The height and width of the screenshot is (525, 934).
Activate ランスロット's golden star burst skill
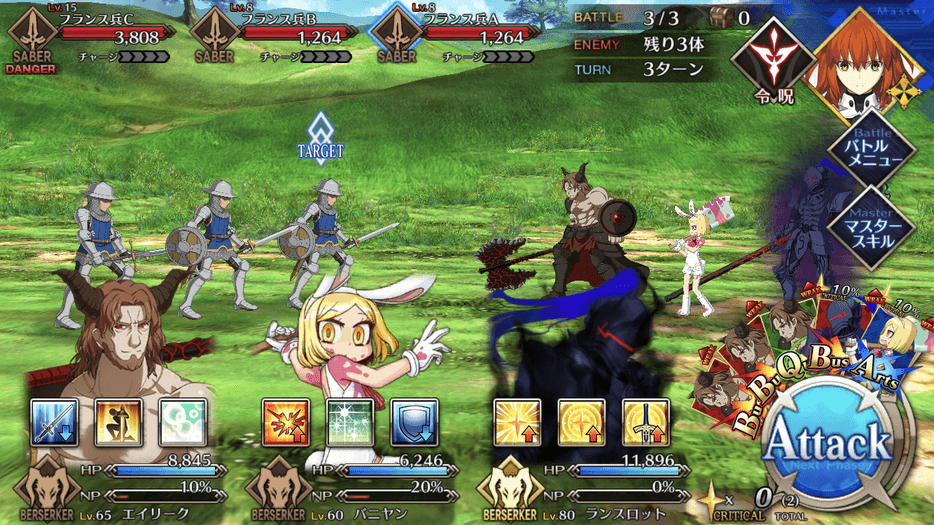pos(517,422)
